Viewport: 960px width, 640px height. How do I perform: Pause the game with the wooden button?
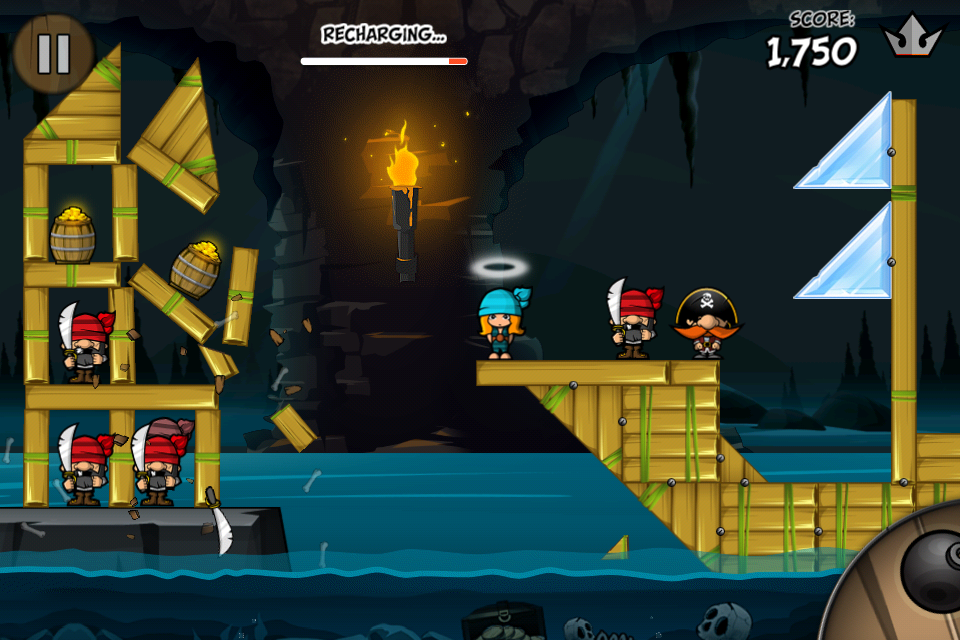pyautogui.click(x=52, y=53)
